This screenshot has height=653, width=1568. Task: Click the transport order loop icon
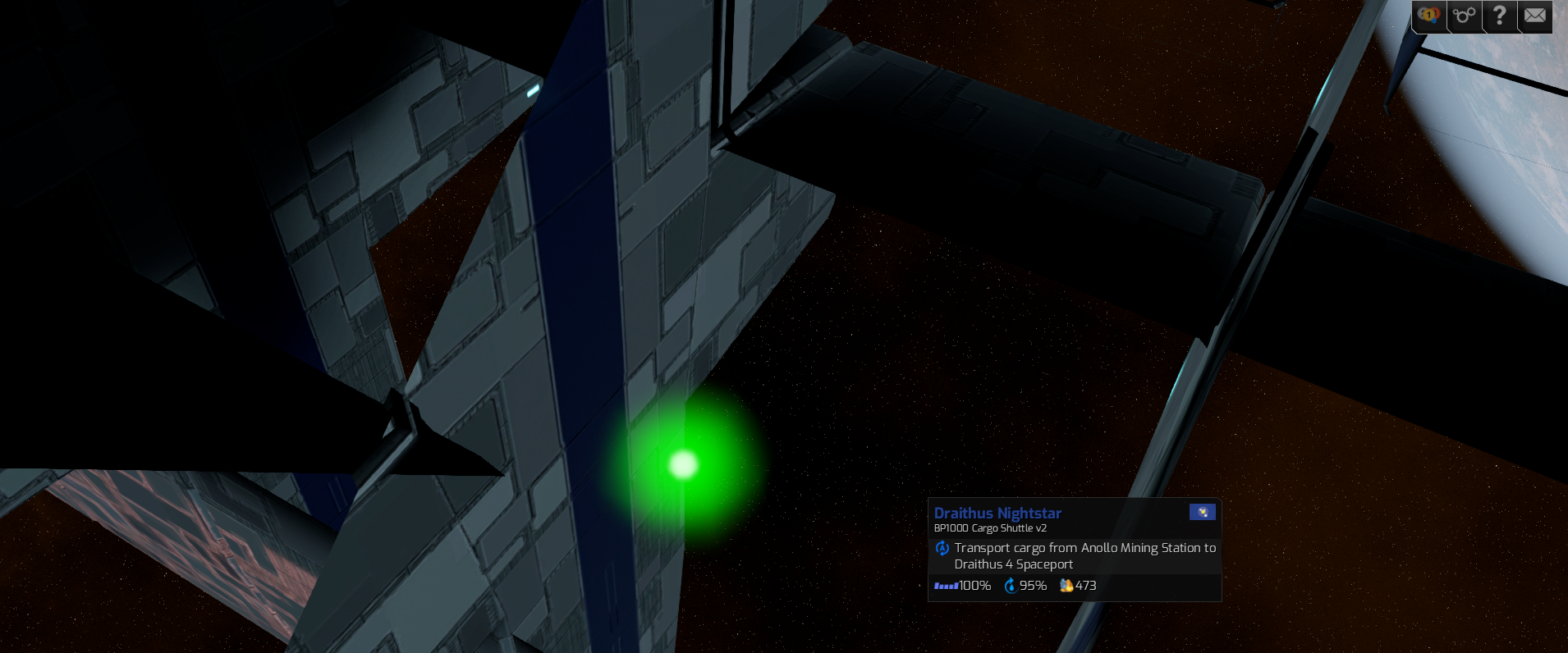coord(942,548)
